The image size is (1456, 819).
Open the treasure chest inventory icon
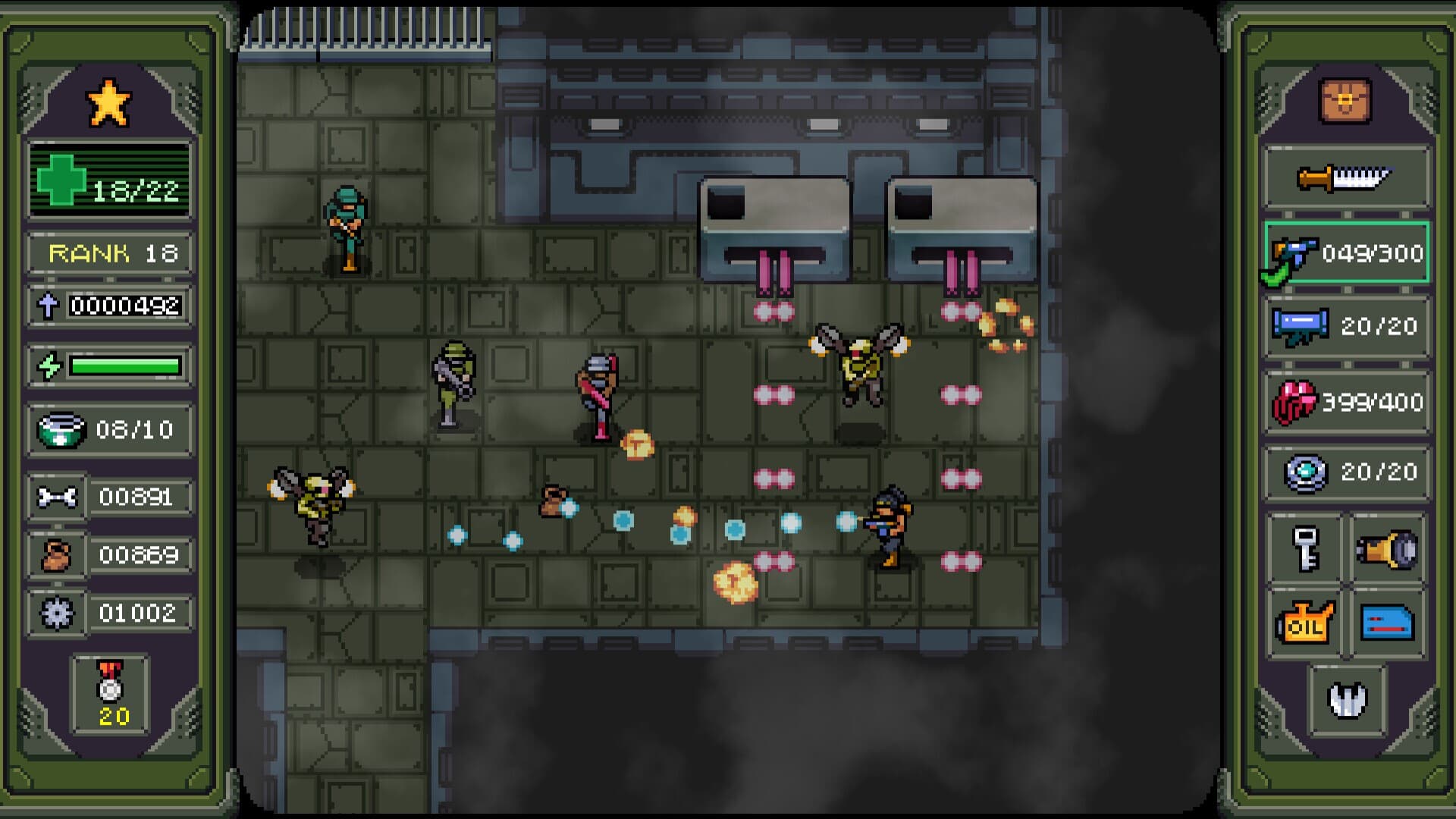click(1345, 101)
